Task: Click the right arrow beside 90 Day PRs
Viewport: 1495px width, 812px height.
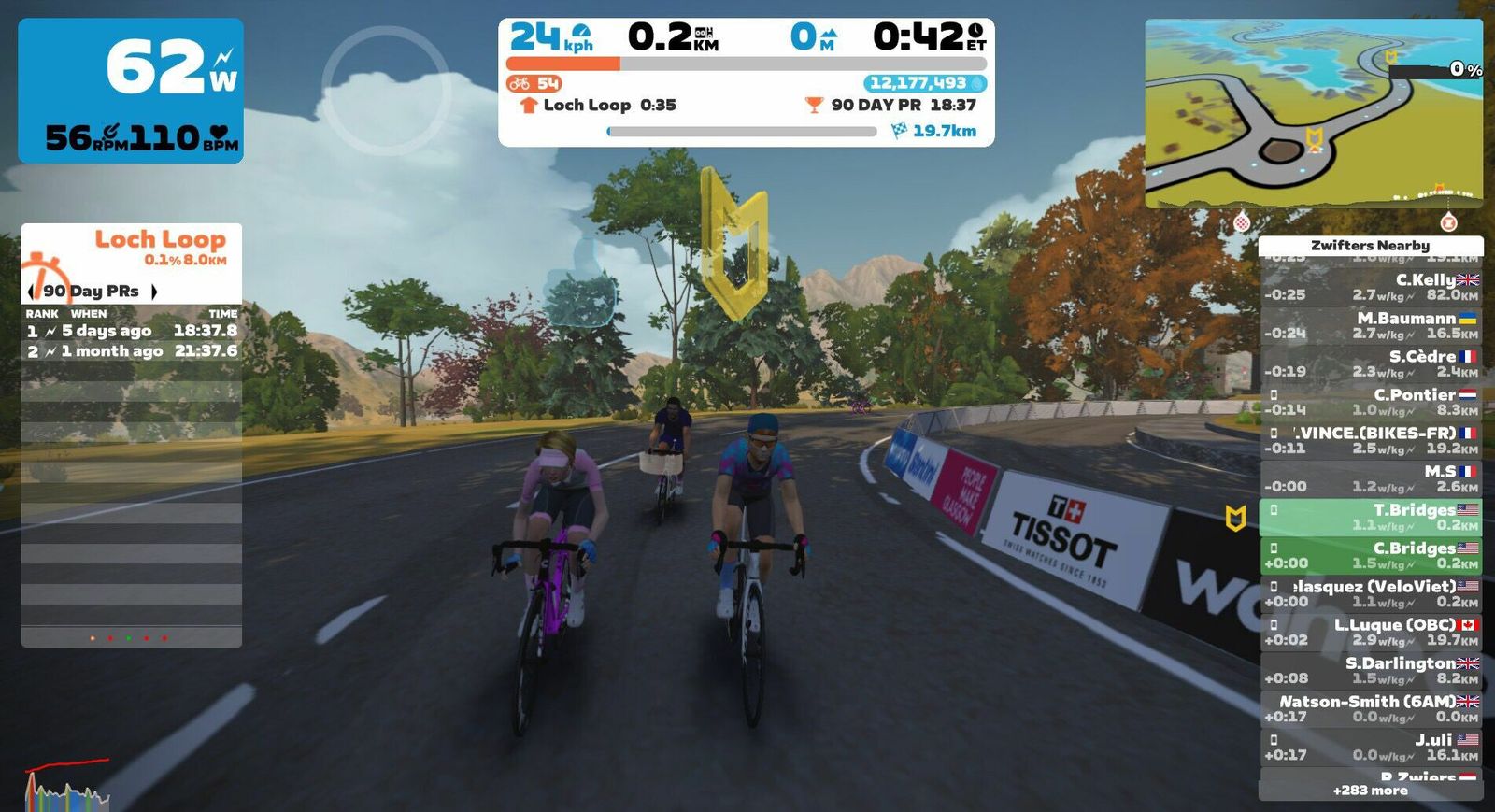Action: point(154,292)
